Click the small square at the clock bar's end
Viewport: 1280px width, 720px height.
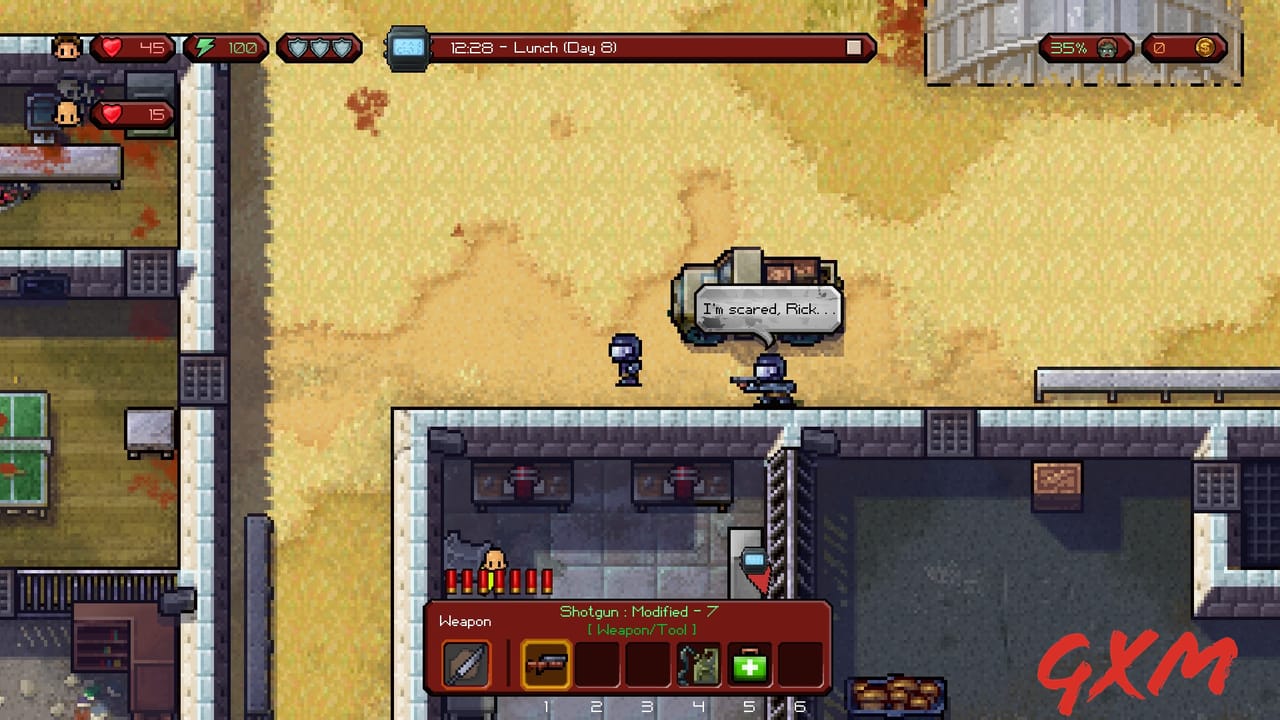(x=852, y=46)
